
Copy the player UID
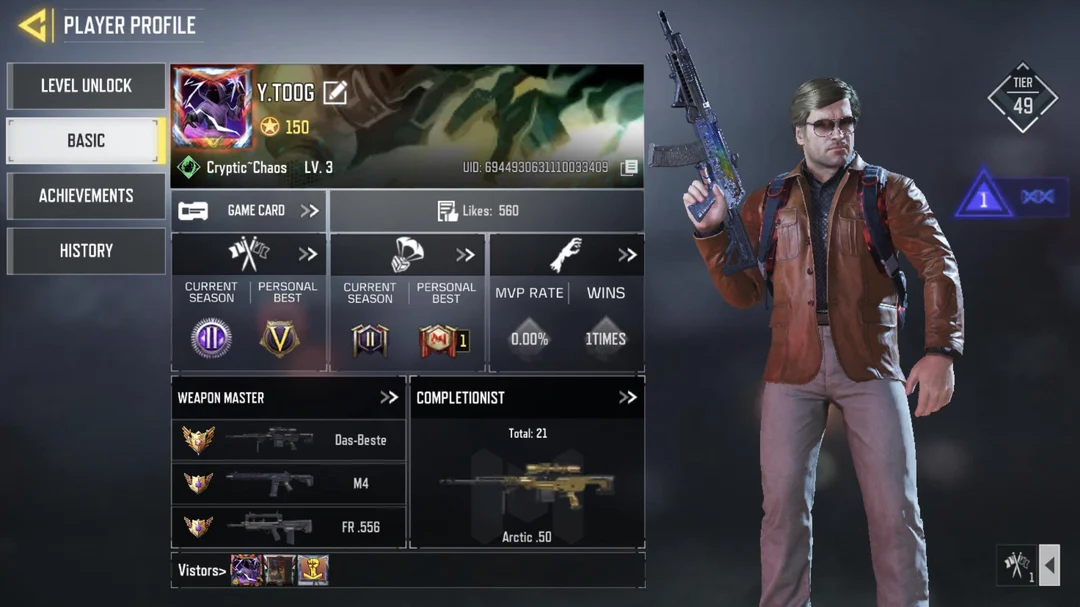click(629, 168)
